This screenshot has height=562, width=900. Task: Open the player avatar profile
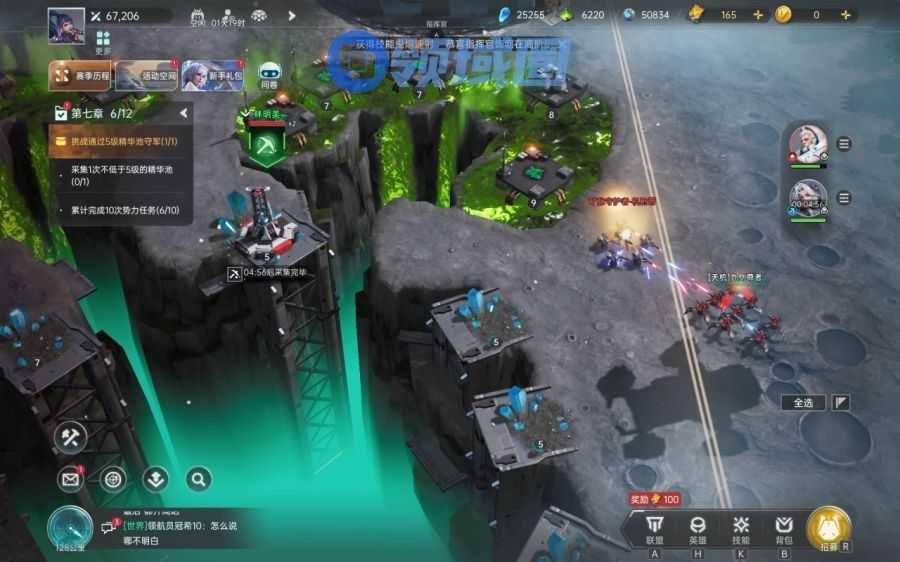[66, 25]
